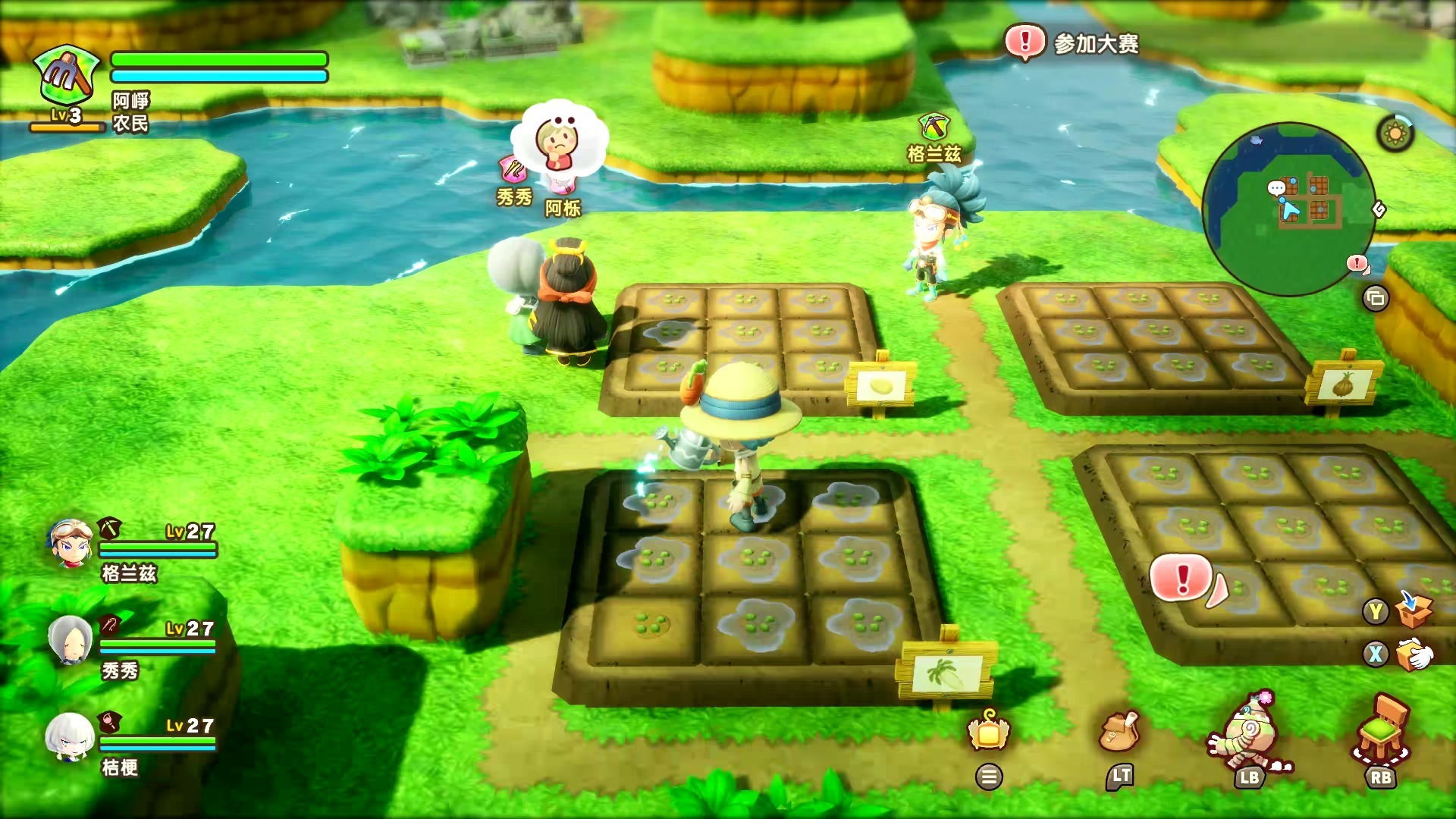Open the 参加大赛 quest tracker
The height and width of the screenshot is (819, 1456).
[1073, 43]
